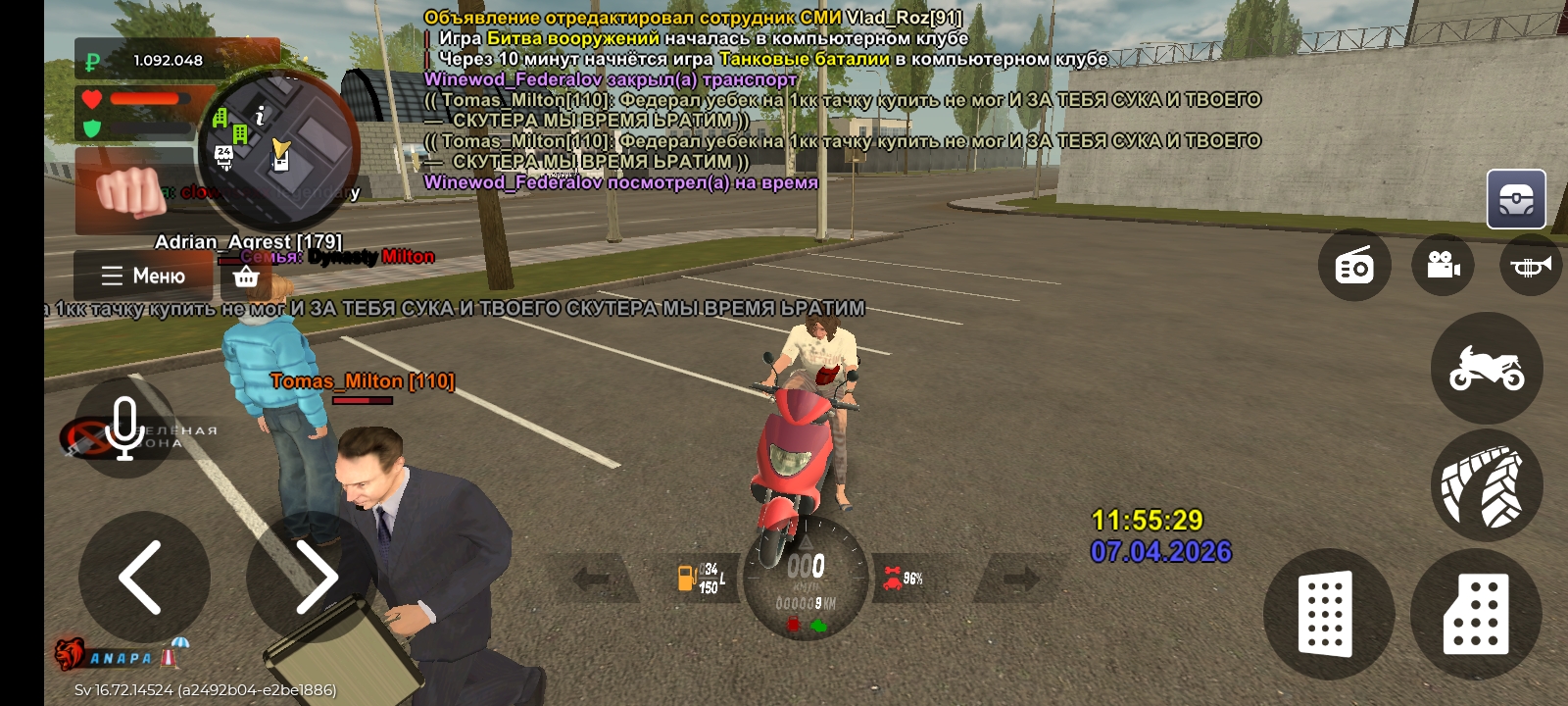
Task: Tap the speedometer gauge
Action: pos(806,579)
